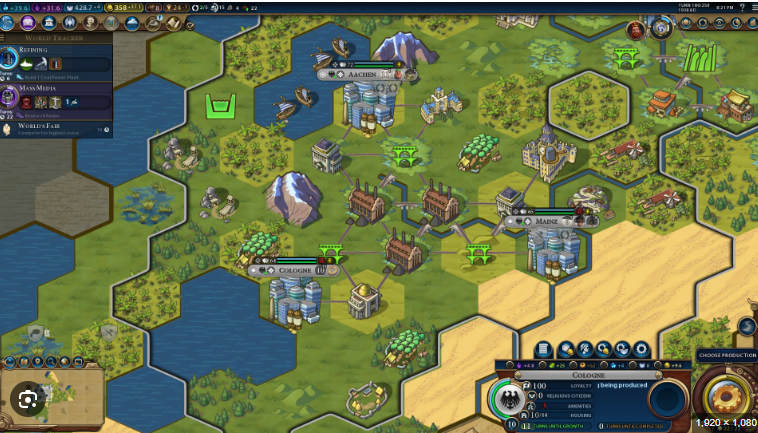Click the leader portrait in top right
758x433 pixels.
(x=636, y=30)
